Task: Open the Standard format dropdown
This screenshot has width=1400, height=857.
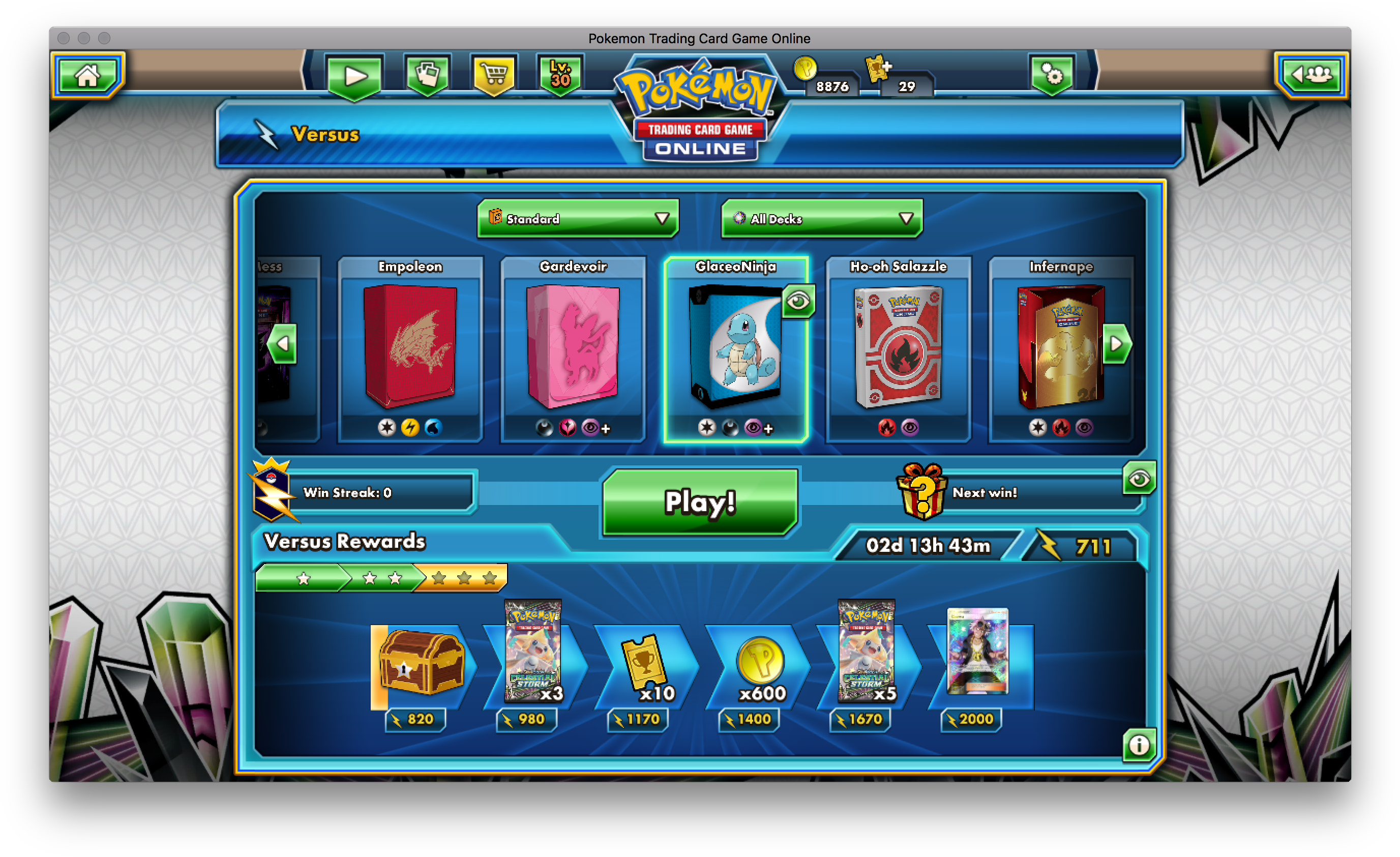Action: point(577,218)
